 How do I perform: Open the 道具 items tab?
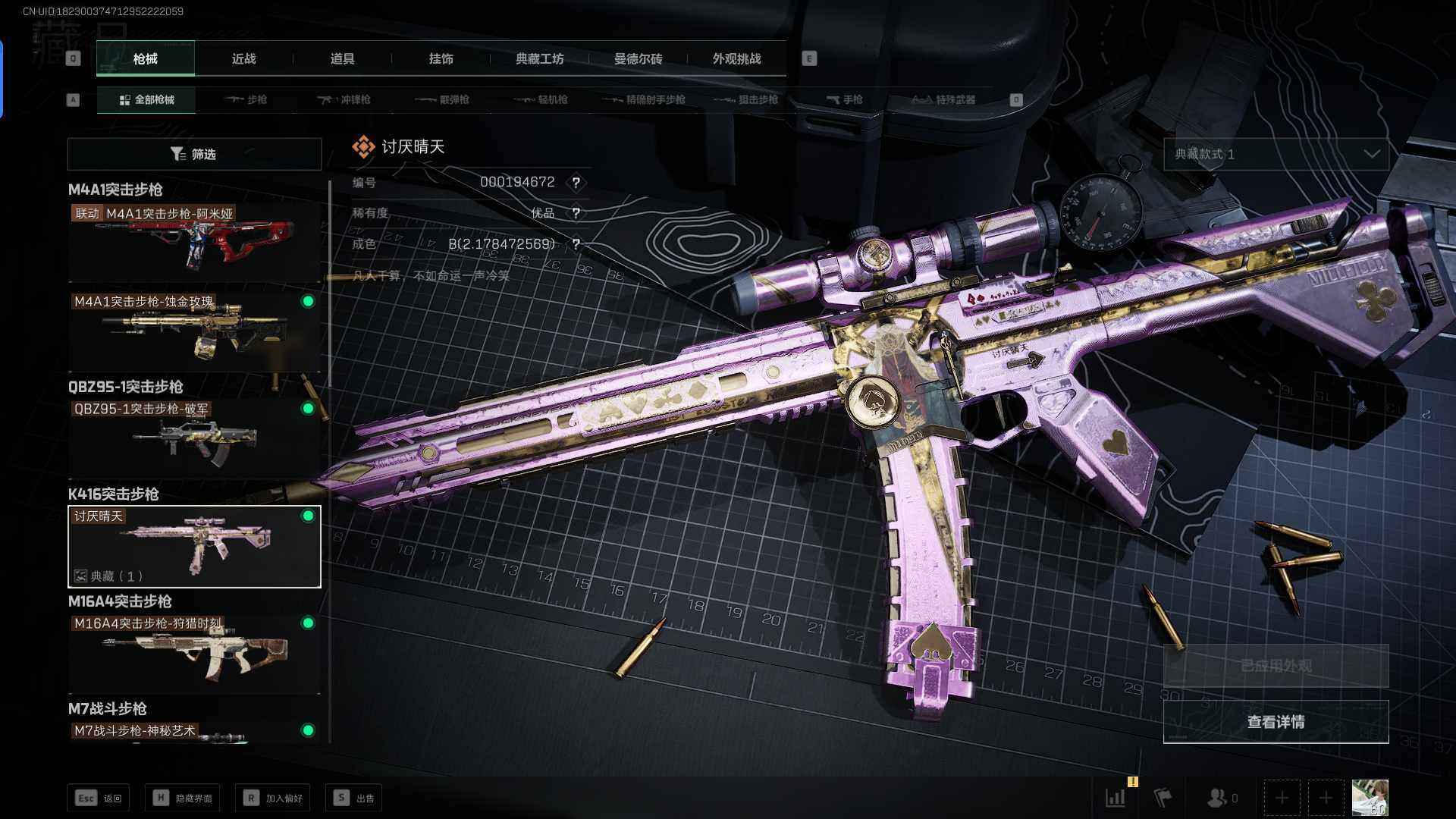pyautogui.click(x=342, y=58)
